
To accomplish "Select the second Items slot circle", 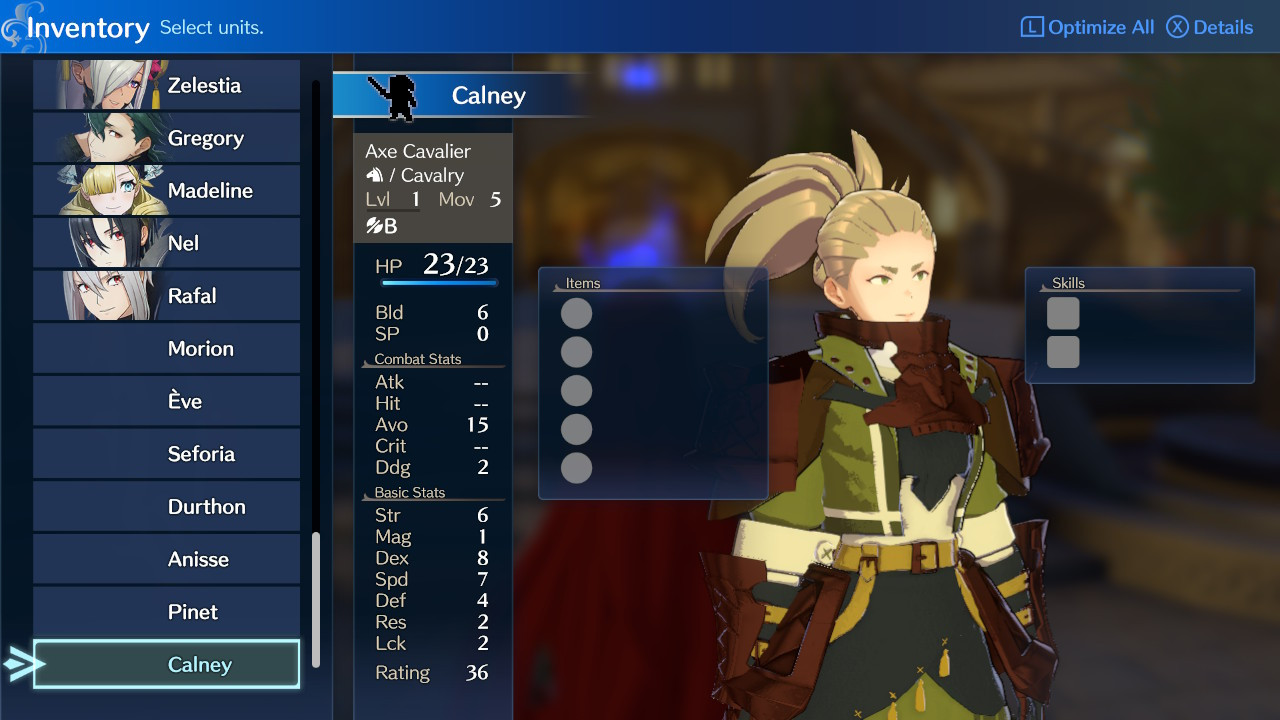I will pos(575,351).
